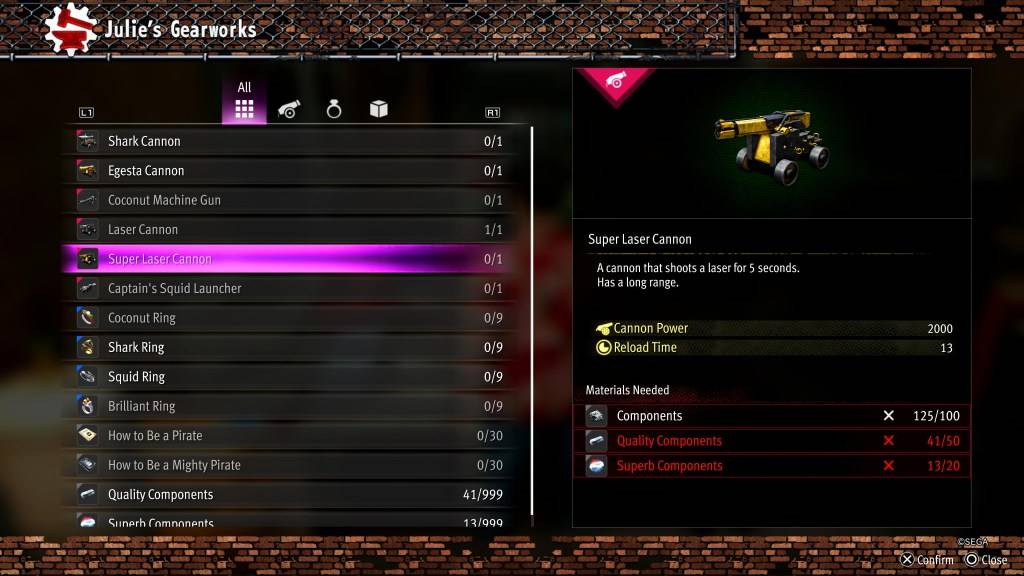Select Coconut Machine Gun in the list
This screenshot has height=576, width=1024.
coord(290,200)
